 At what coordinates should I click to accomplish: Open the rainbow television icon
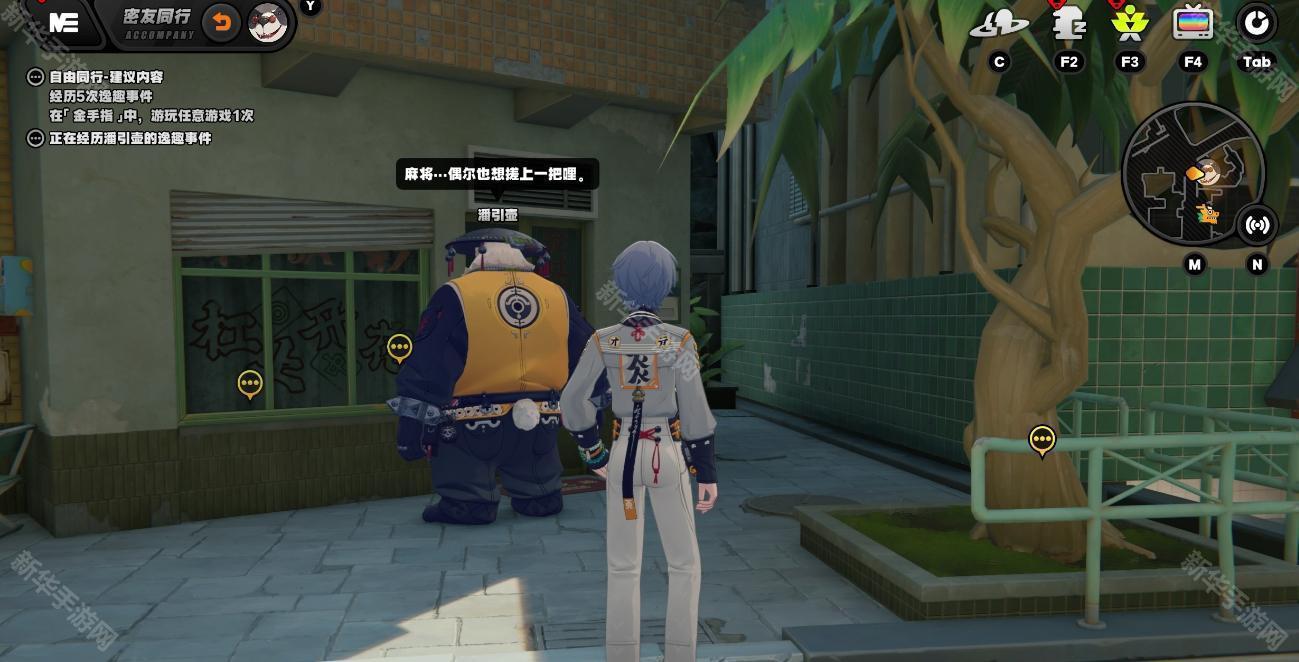point(1192,23)
